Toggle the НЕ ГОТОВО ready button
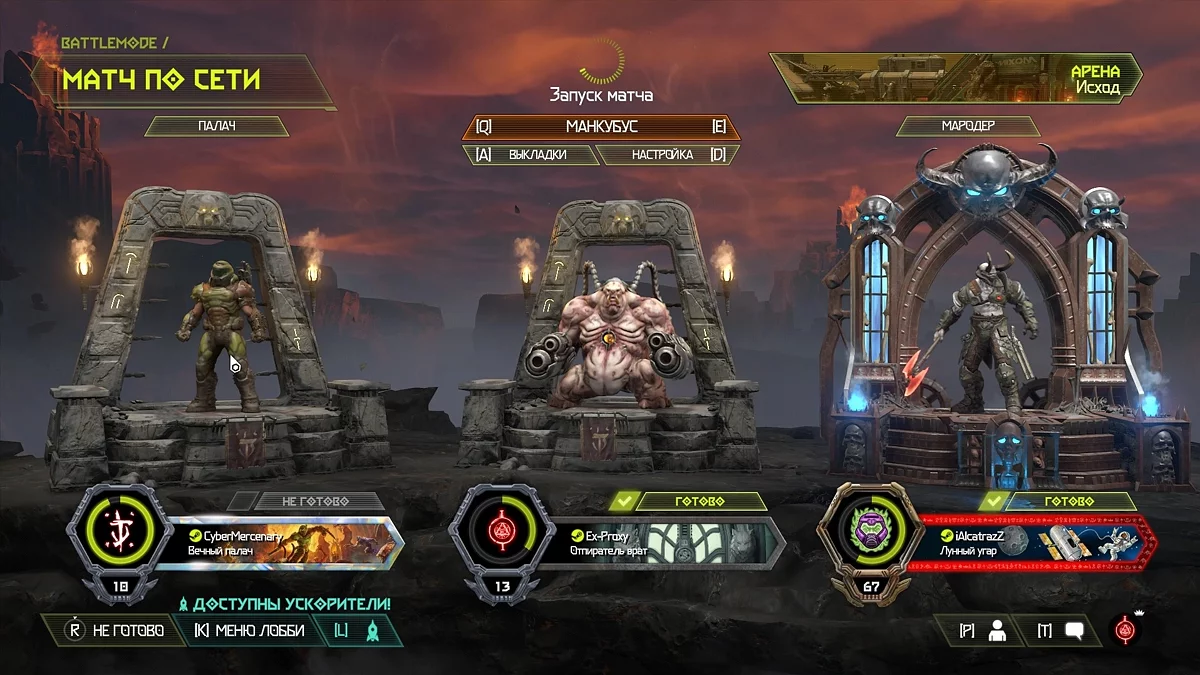This screenshot has width=1200, height=675. coord(113,630)
